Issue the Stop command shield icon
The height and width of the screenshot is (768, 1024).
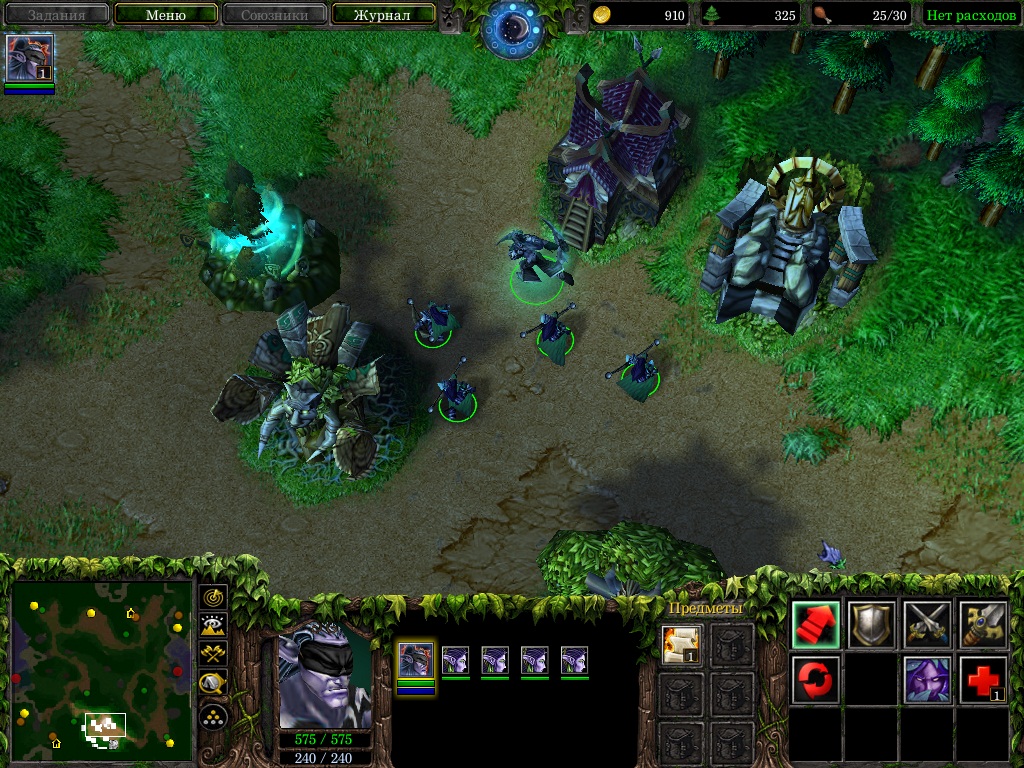[x=872, y=625]
